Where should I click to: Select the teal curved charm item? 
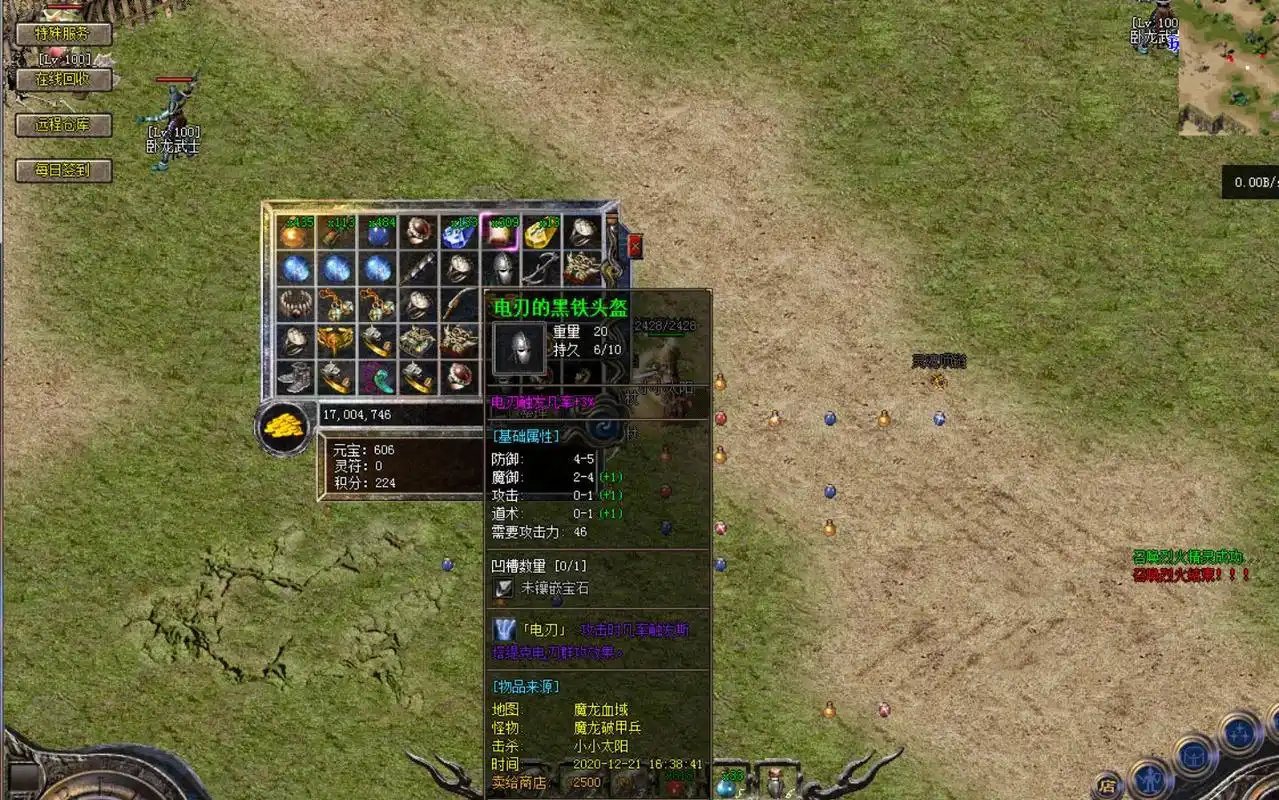[378, 377]
